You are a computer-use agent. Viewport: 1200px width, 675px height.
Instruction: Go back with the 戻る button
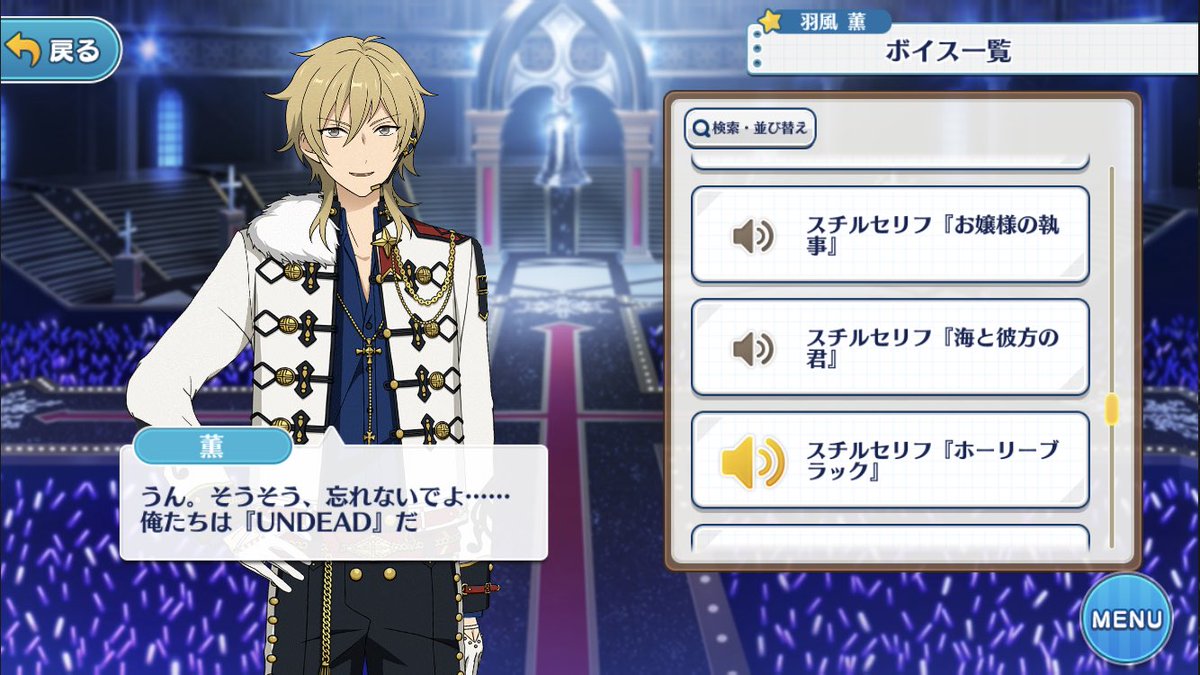[60, 50]
